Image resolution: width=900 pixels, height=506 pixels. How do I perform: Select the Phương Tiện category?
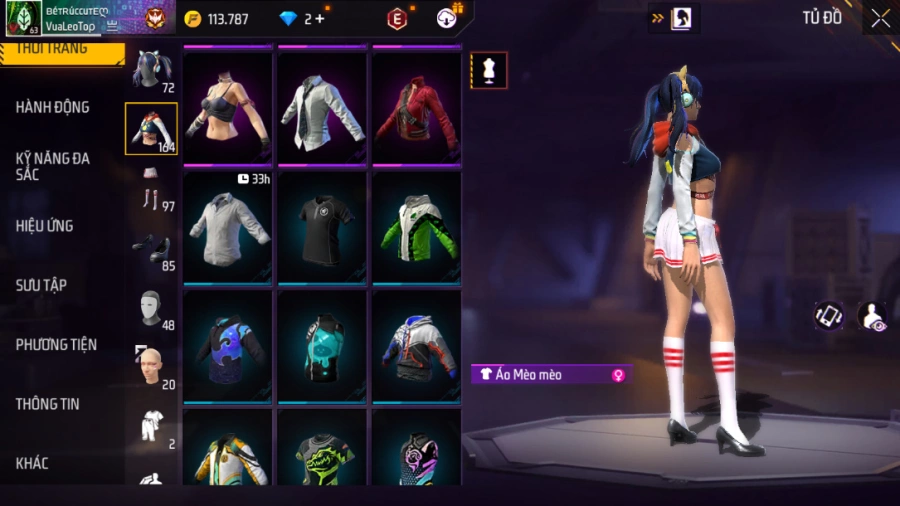click(x=56, y=345)
